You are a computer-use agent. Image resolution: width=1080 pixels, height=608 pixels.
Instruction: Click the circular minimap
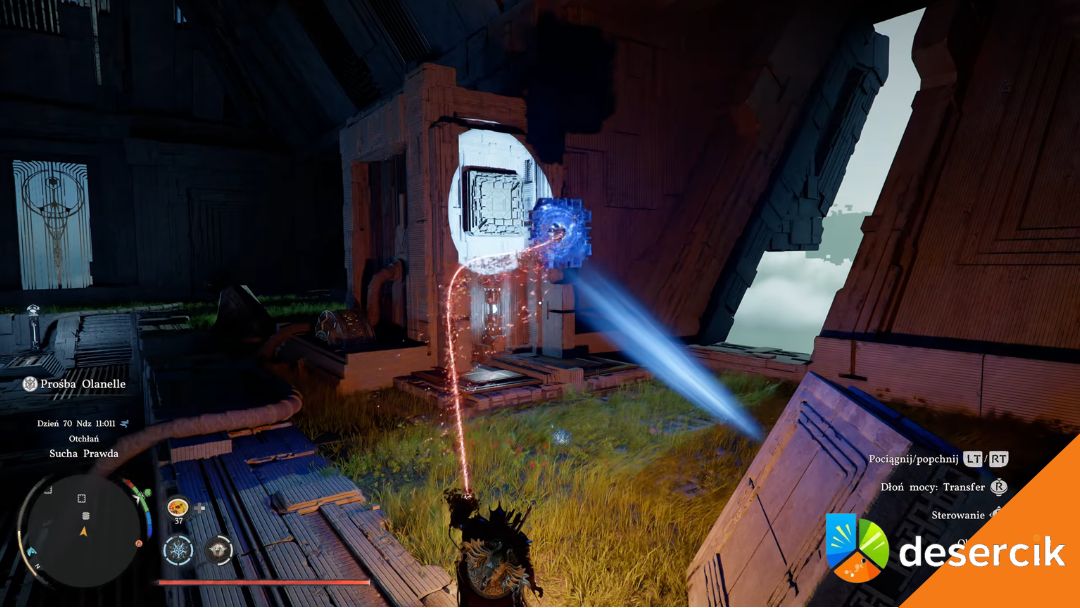(83, 529)
